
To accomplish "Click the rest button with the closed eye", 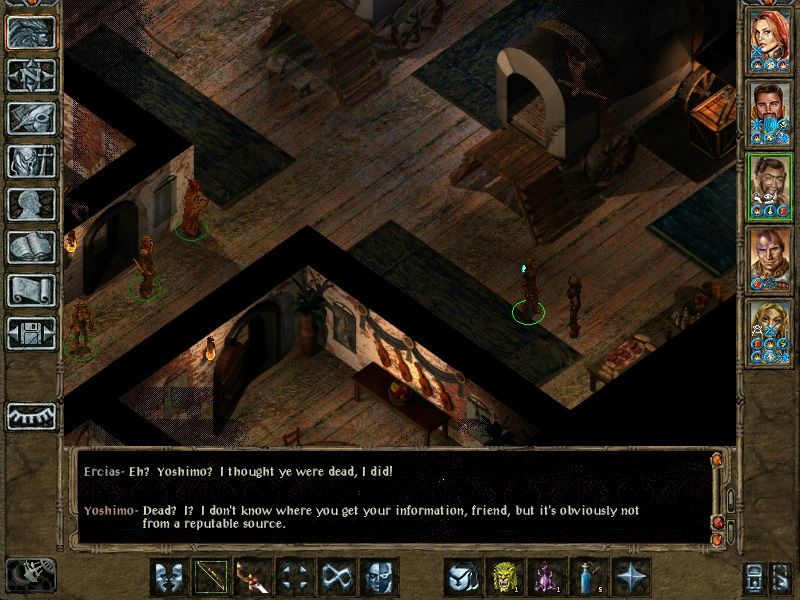I will click(x=32, y=415).
